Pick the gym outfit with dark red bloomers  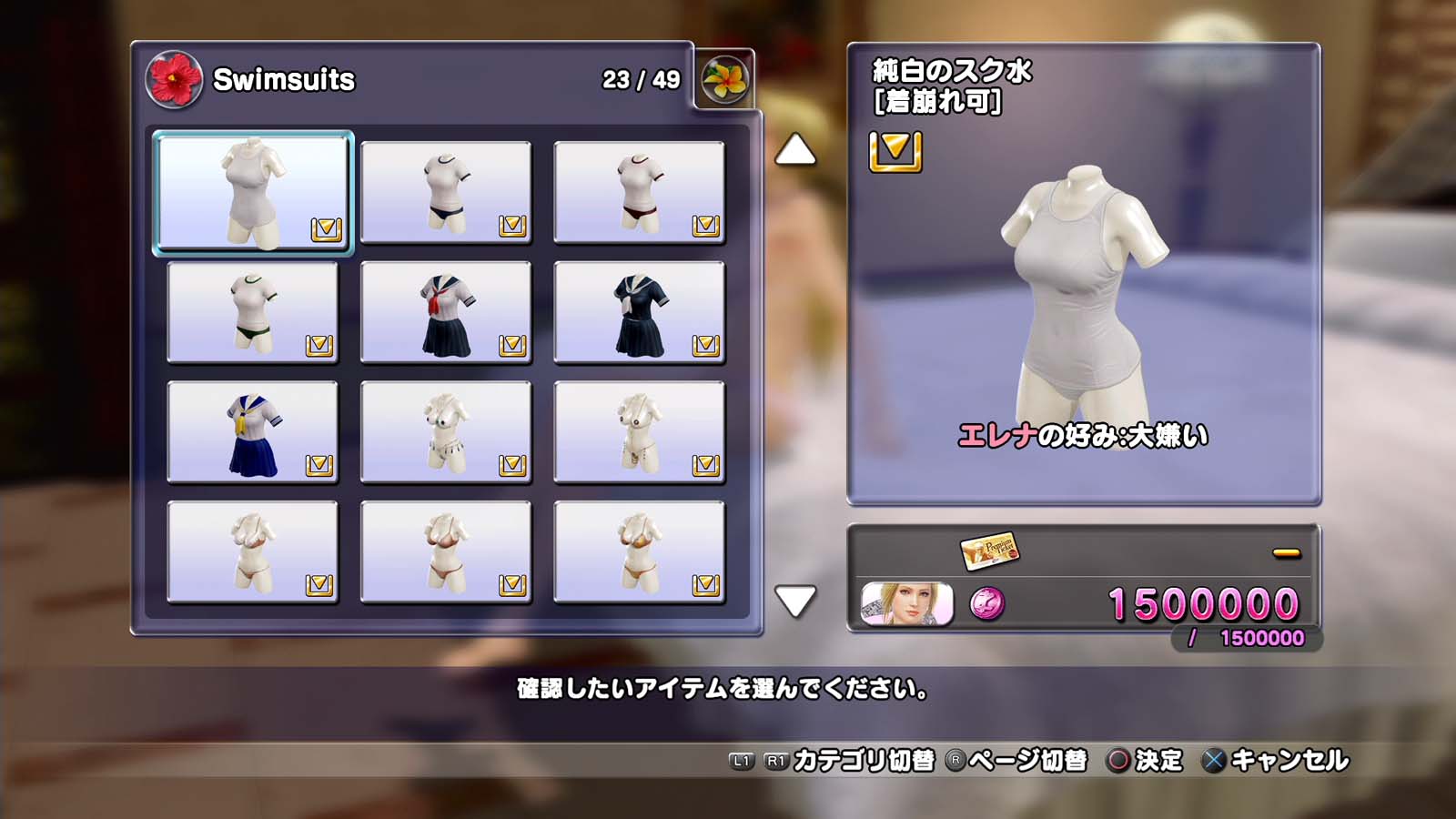pyautogui.click(x=639, y=193)
